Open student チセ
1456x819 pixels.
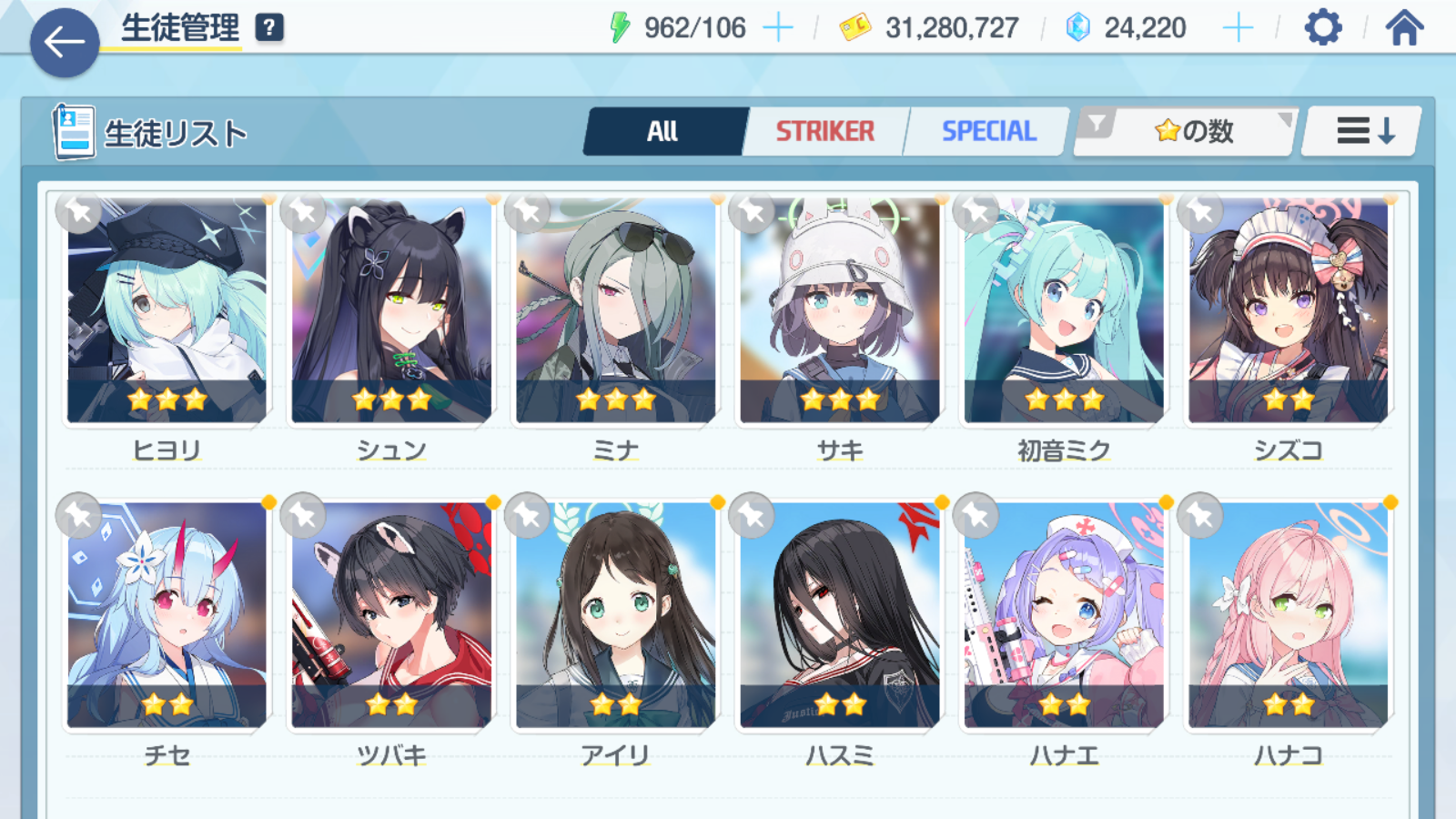coord(167,616)
